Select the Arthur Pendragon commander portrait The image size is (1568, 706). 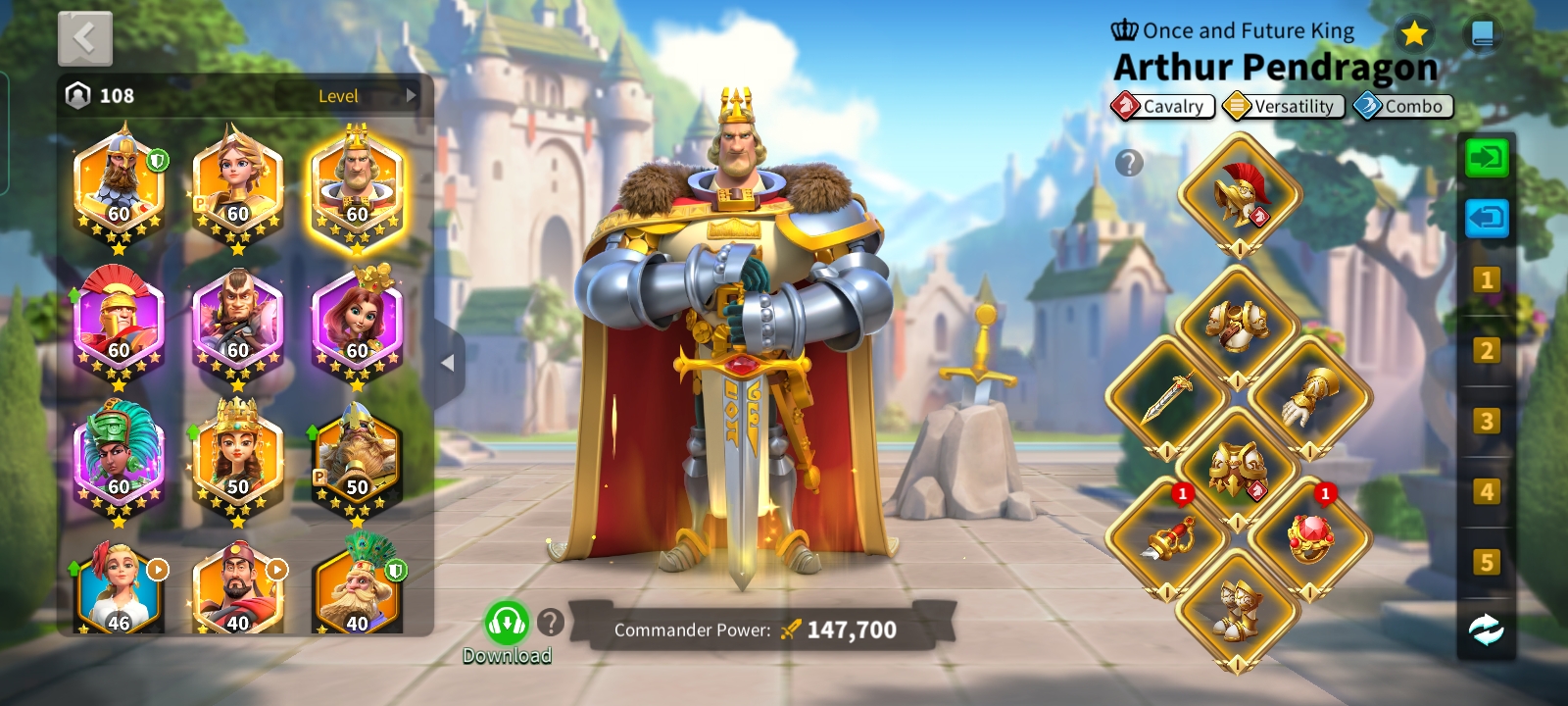357,186
